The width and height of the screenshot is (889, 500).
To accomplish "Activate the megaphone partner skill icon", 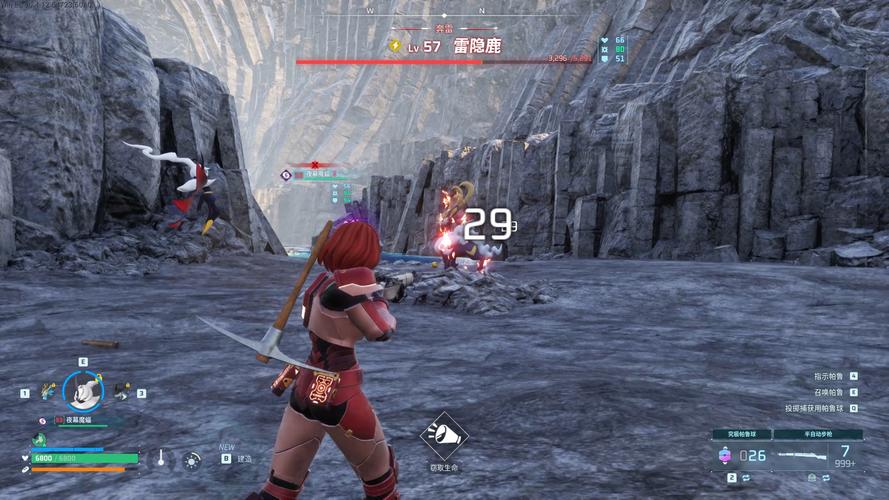I will pos(444,435).
